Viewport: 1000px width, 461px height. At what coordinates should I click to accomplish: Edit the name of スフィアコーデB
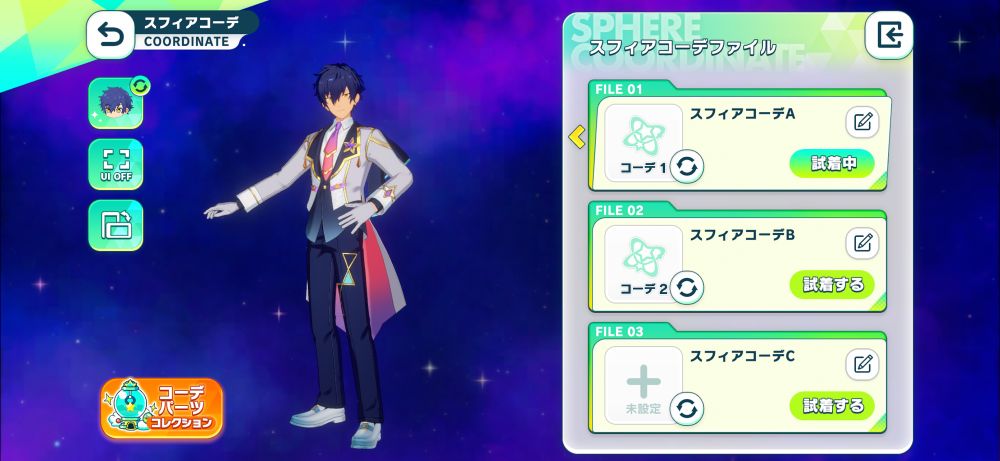[x=862, y=243]
